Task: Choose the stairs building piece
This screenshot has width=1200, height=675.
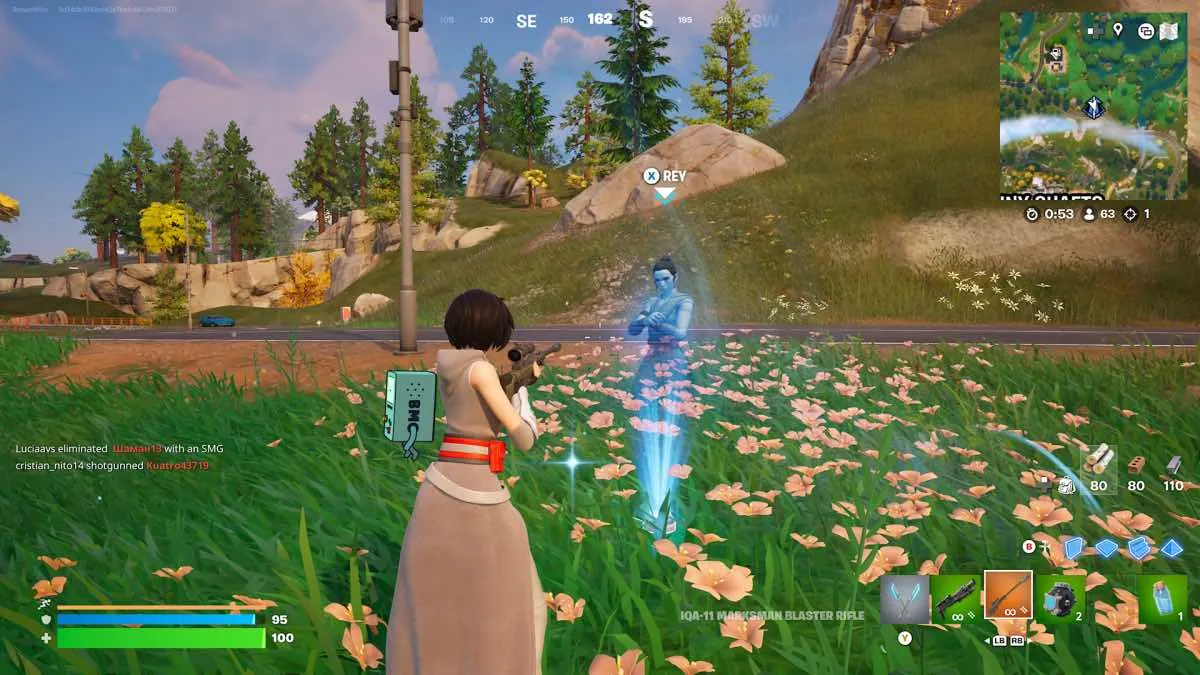Action: [1139, 548]
